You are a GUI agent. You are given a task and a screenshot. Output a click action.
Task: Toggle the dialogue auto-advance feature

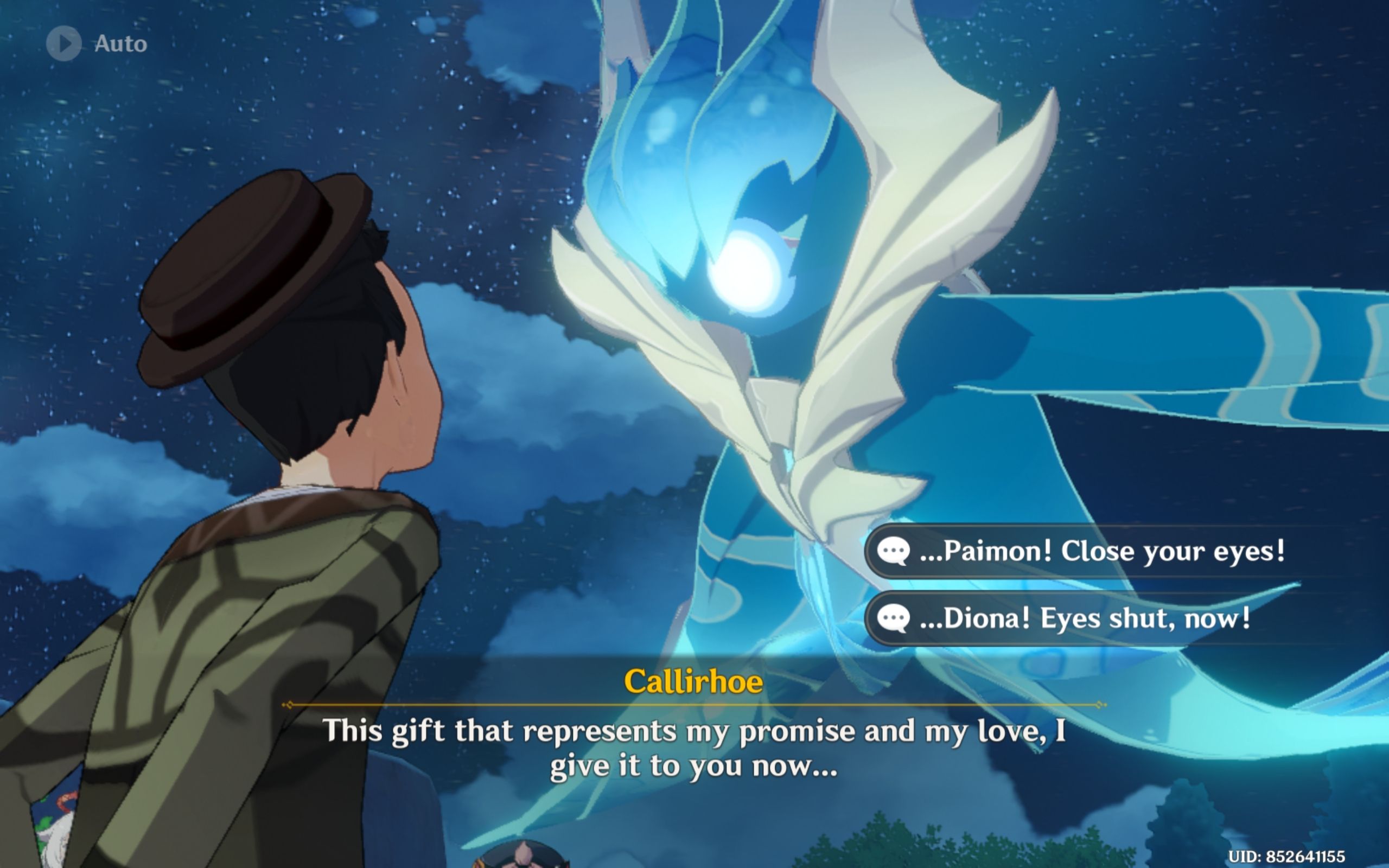pos(92,42)
